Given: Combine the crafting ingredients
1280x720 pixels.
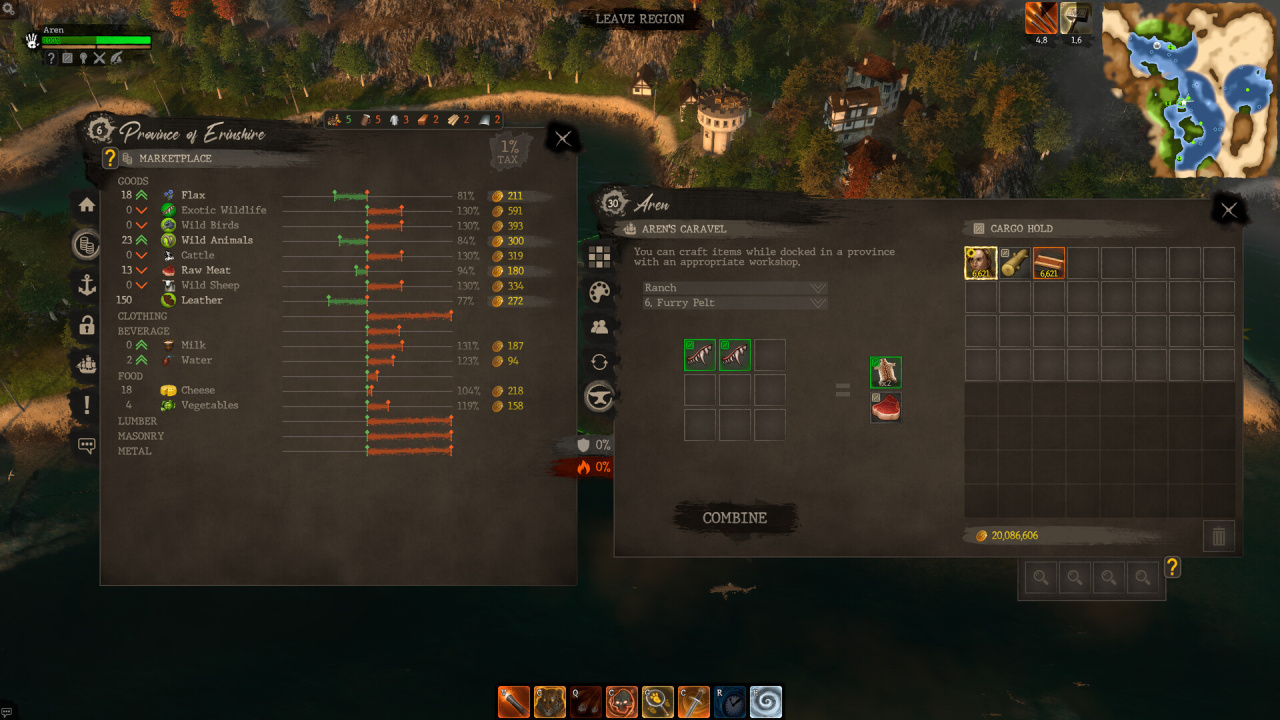Looking at the screenshot, I should 735,518.
